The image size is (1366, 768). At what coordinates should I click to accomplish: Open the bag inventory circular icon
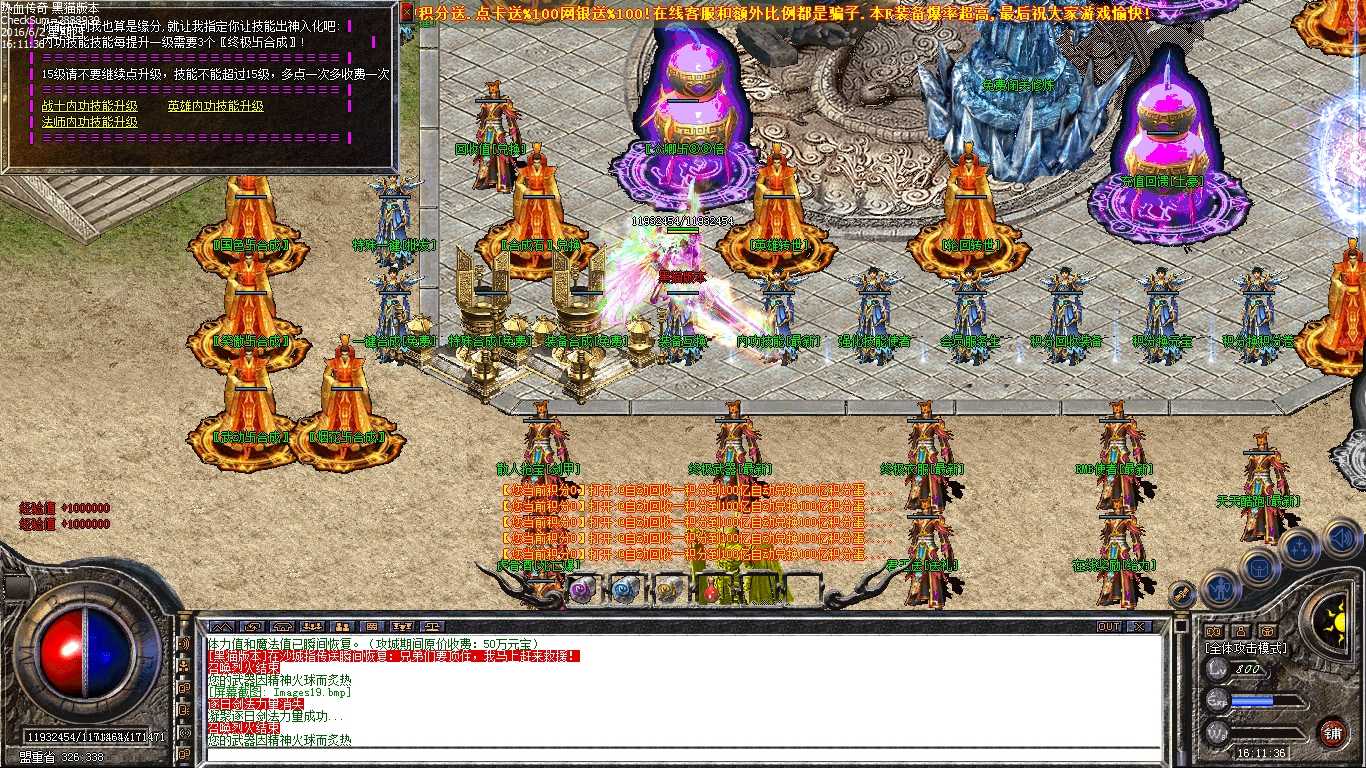[1258, 566]
